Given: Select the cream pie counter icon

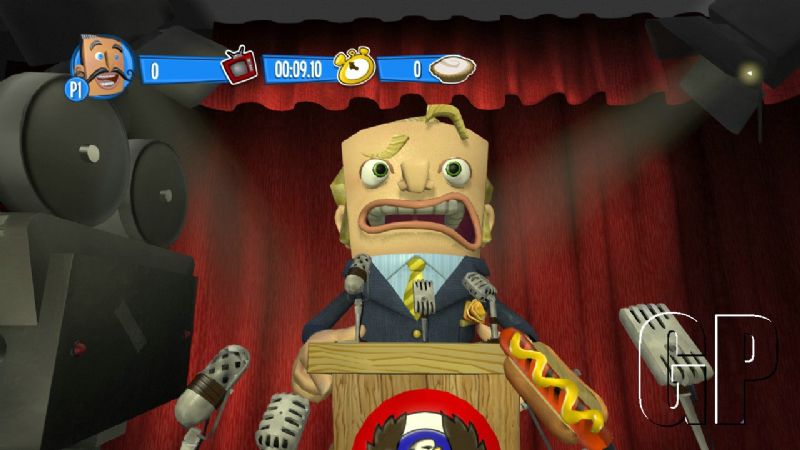Looking at the screenshot, I should point(451,68).
